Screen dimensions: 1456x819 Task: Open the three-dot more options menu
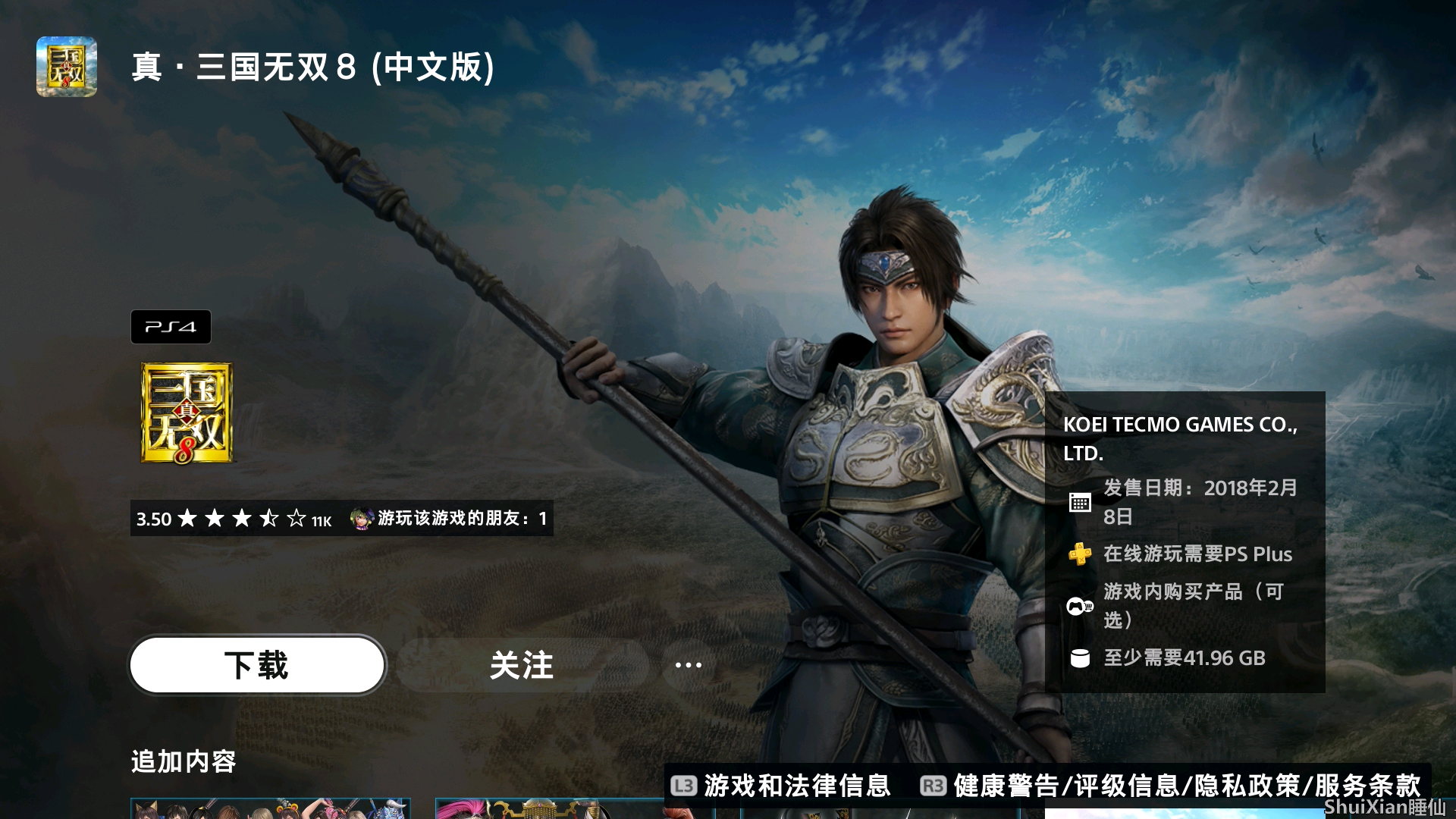coord(688,665)
